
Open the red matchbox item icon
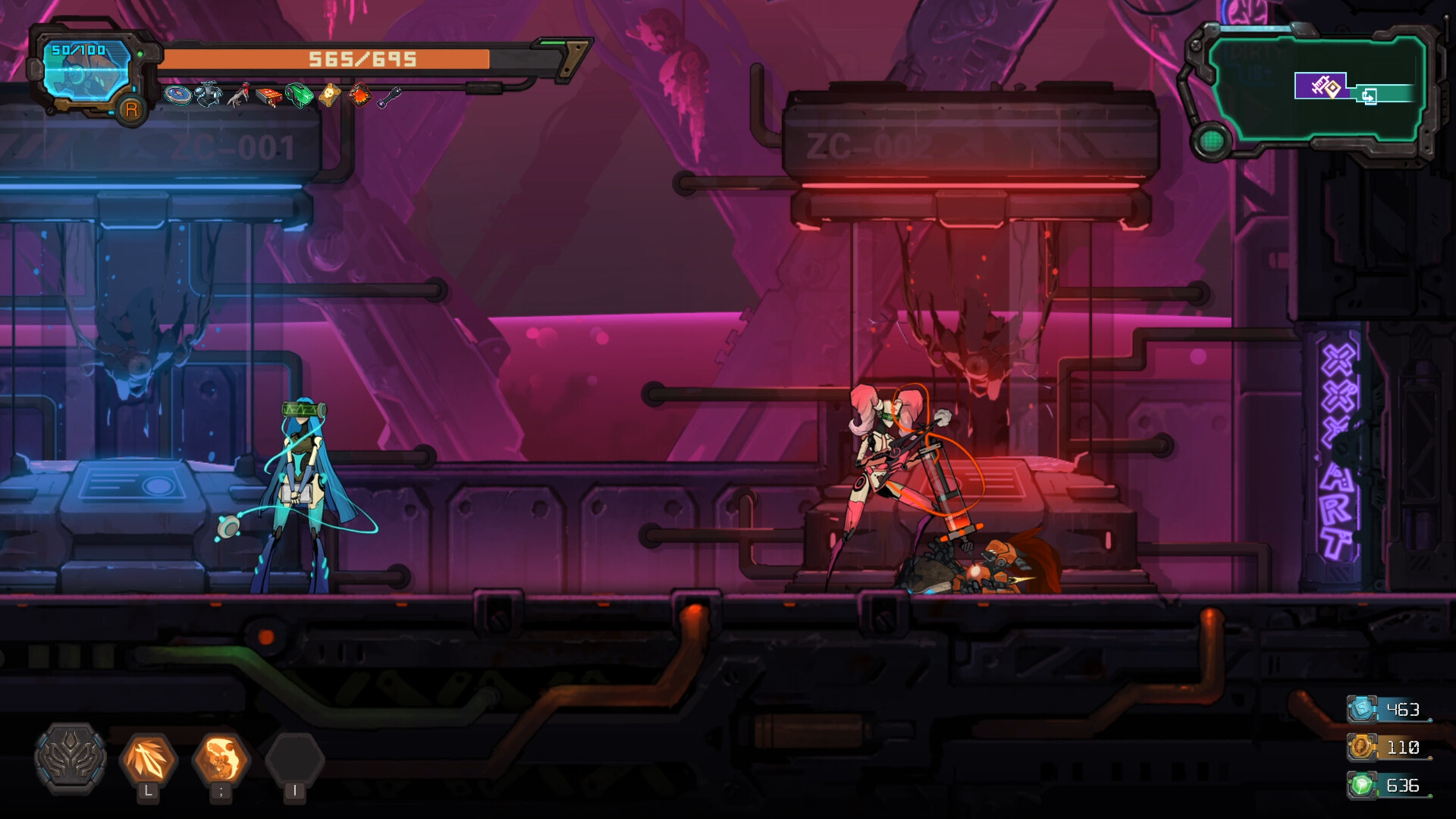pos(268,96)
